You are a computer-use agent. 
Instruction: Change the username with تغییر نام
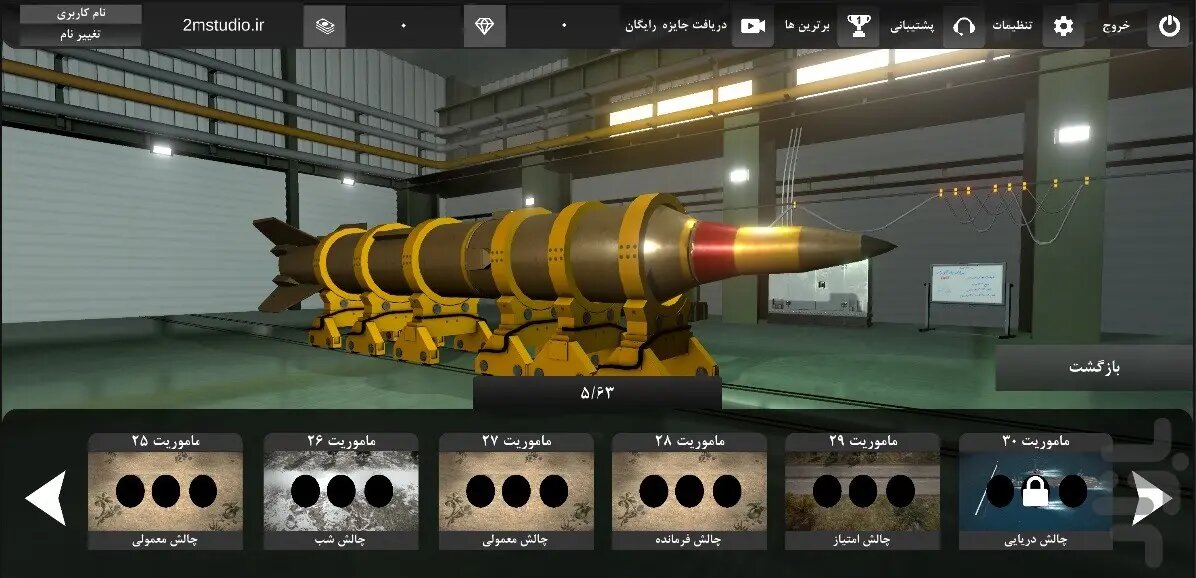(81, 34)
